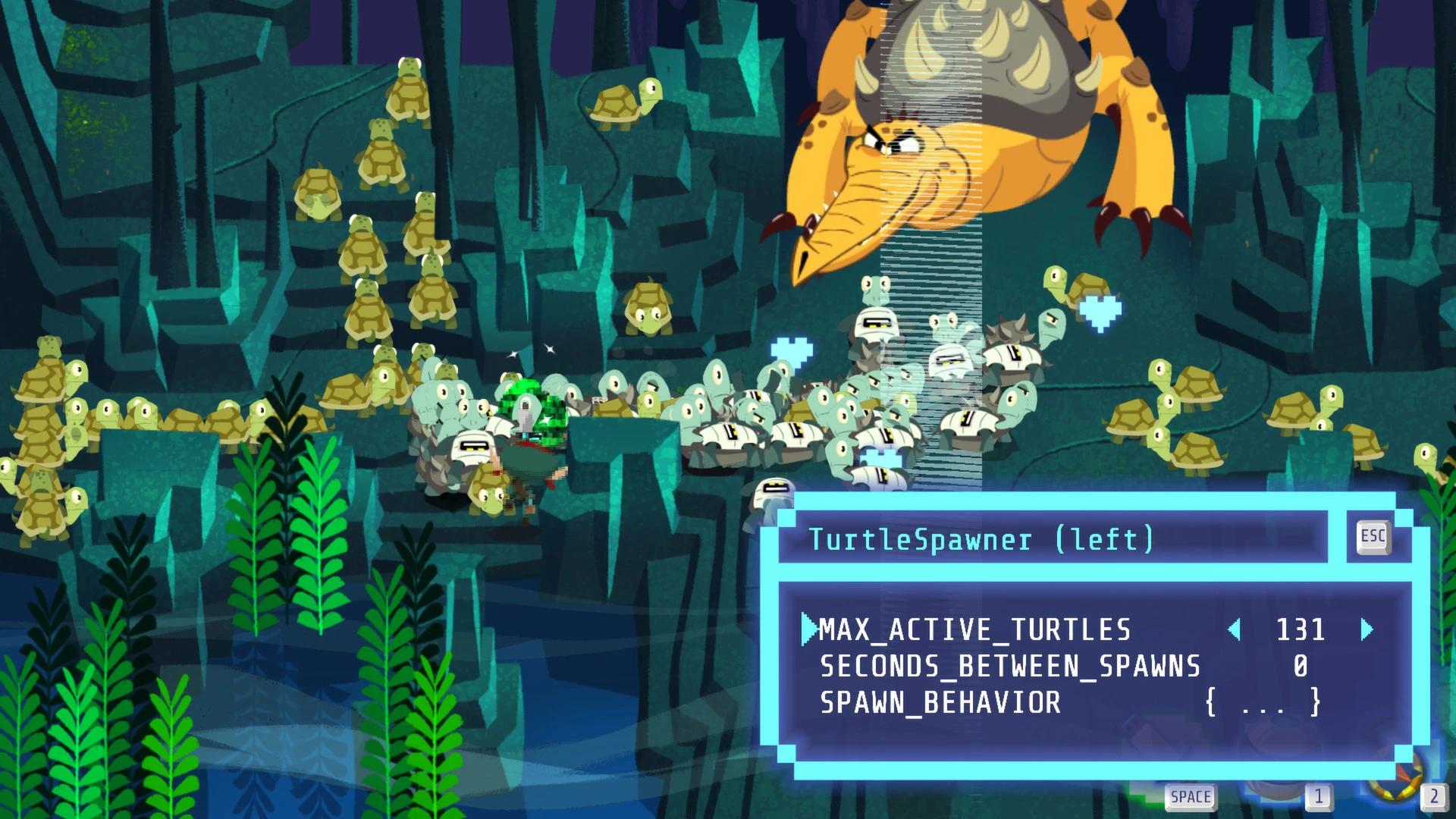Increase MAX_ACTIVE_TURTLES using the right arrow
This screenshot has height=819, width=1456.
(x=1366, y=629)
